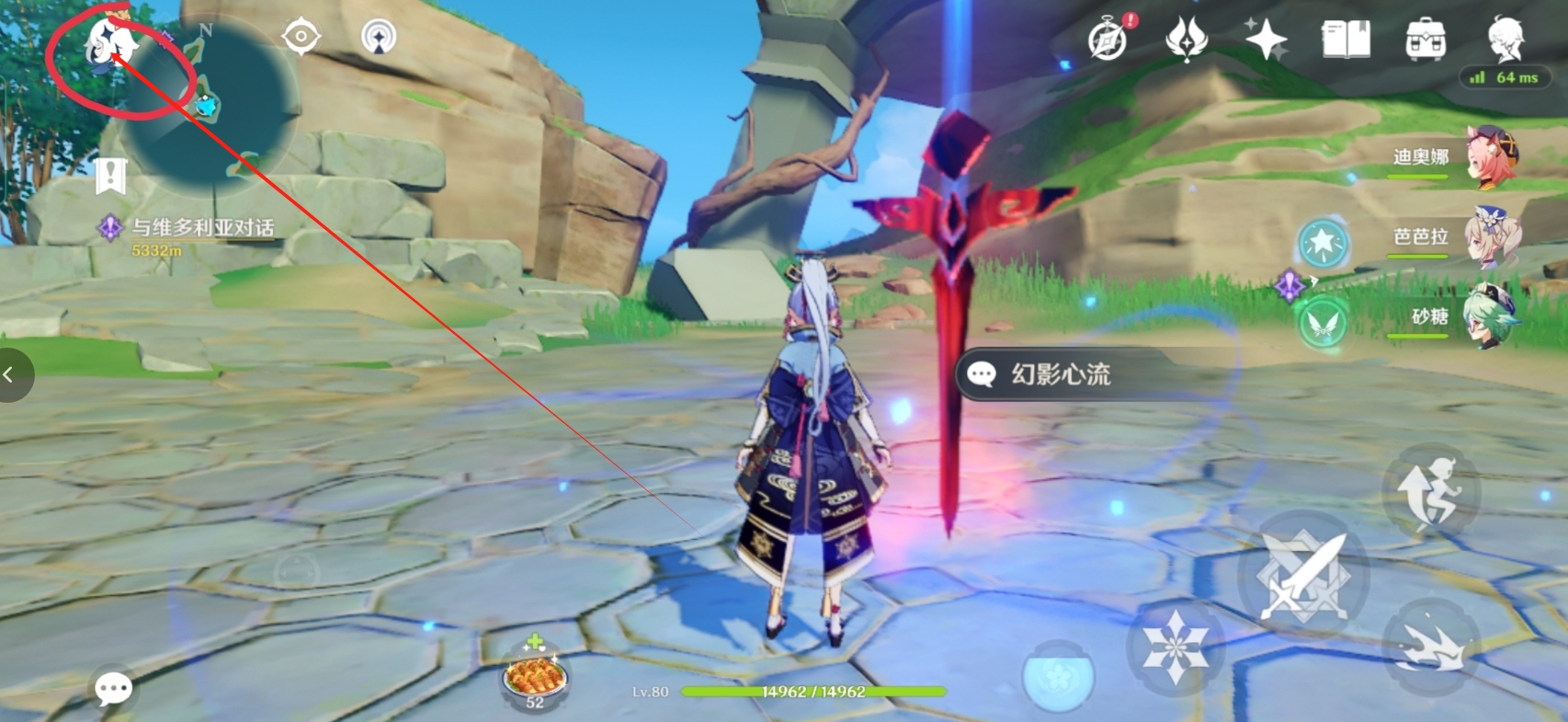Collapse the panel using the left-edge chevron
The height and width of the screenshot is (722, 1568).
tap(10, 375)
